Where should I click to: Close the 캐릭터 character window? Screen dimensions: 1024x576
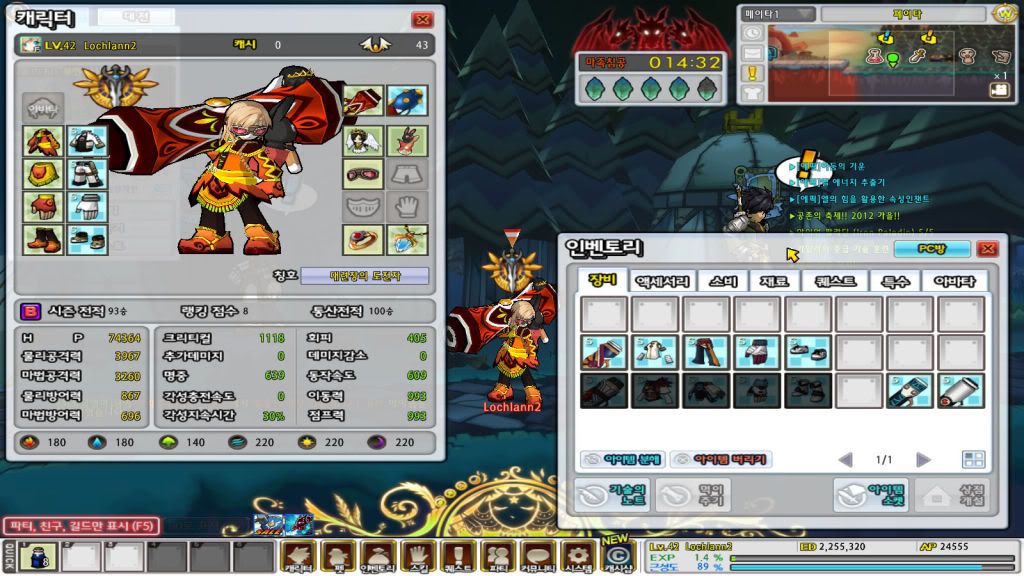click(x=422, y=19)
